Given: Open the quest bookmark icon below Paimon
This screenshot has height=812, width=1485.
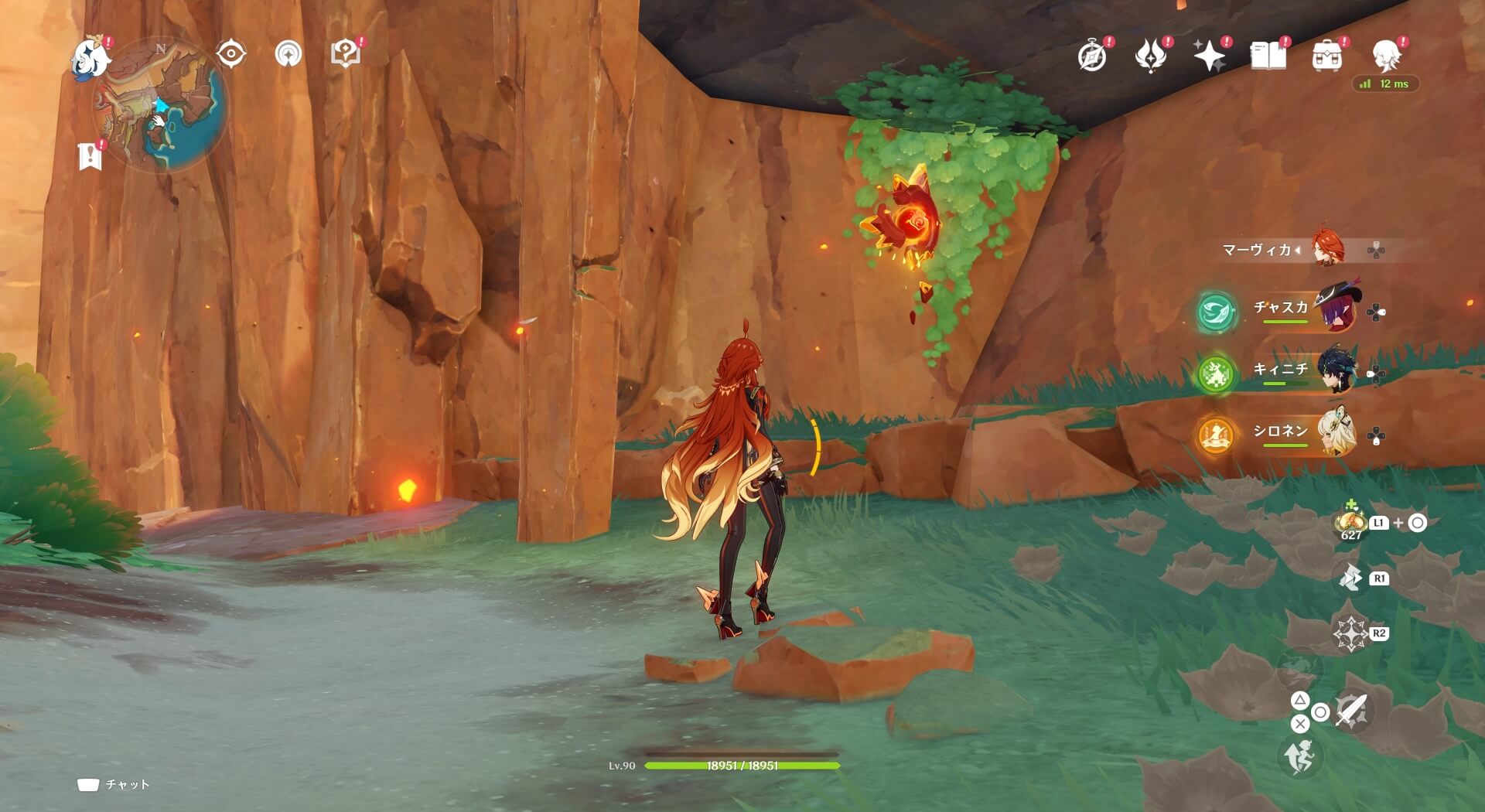Looking at the screenshot, I should pos(90,155).
